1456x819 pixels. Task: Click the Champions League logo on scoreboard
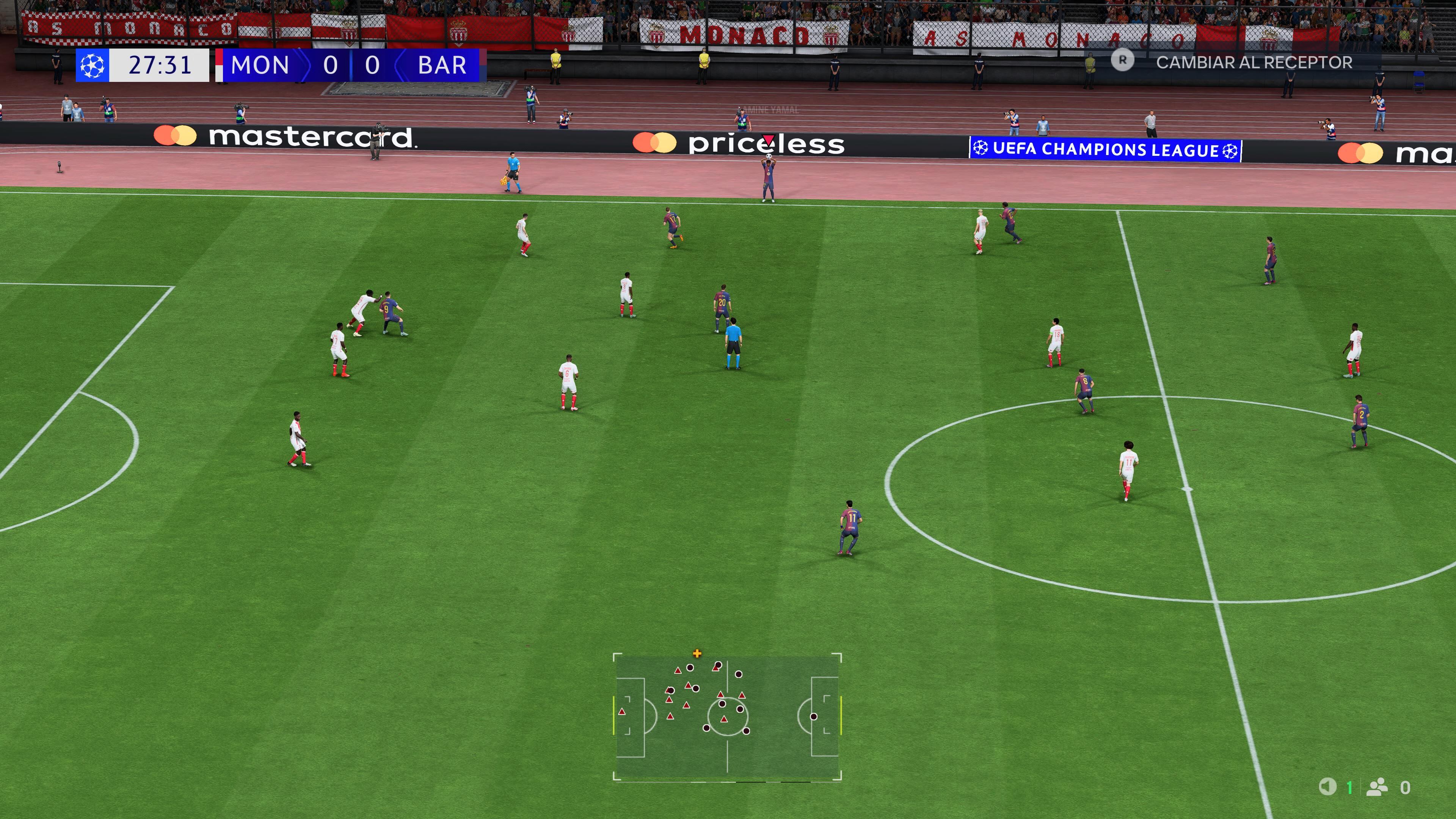(x=92, y=66)
